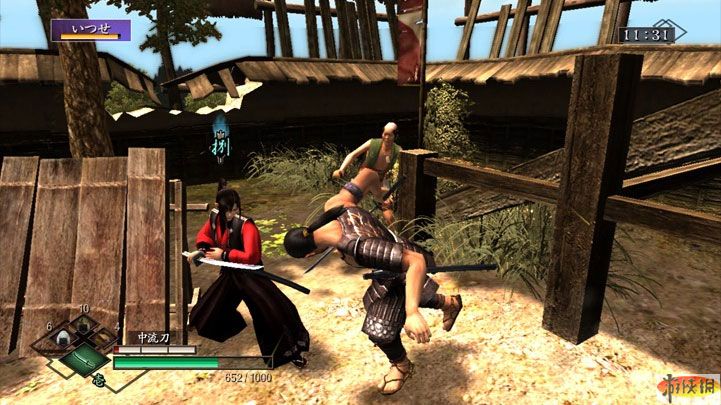Select the rice ball item slot
The width and height of the screenshot is (721, 405).
pyautogui.click(x=62, y=340)
